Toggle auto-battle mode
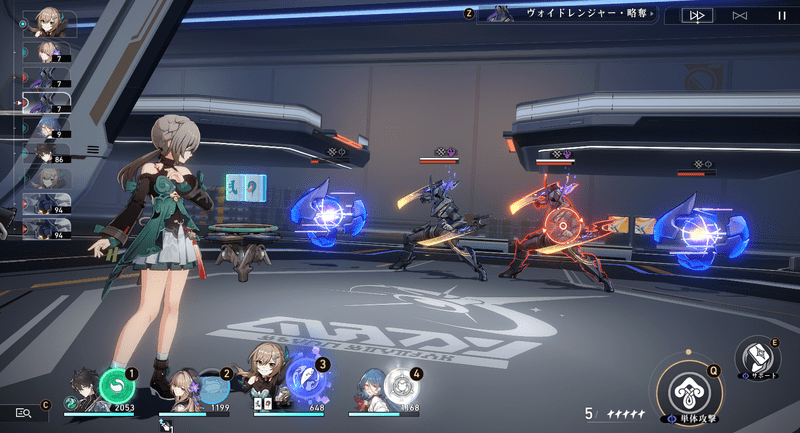This screenshot has width=800, height=433. [739, 15]
